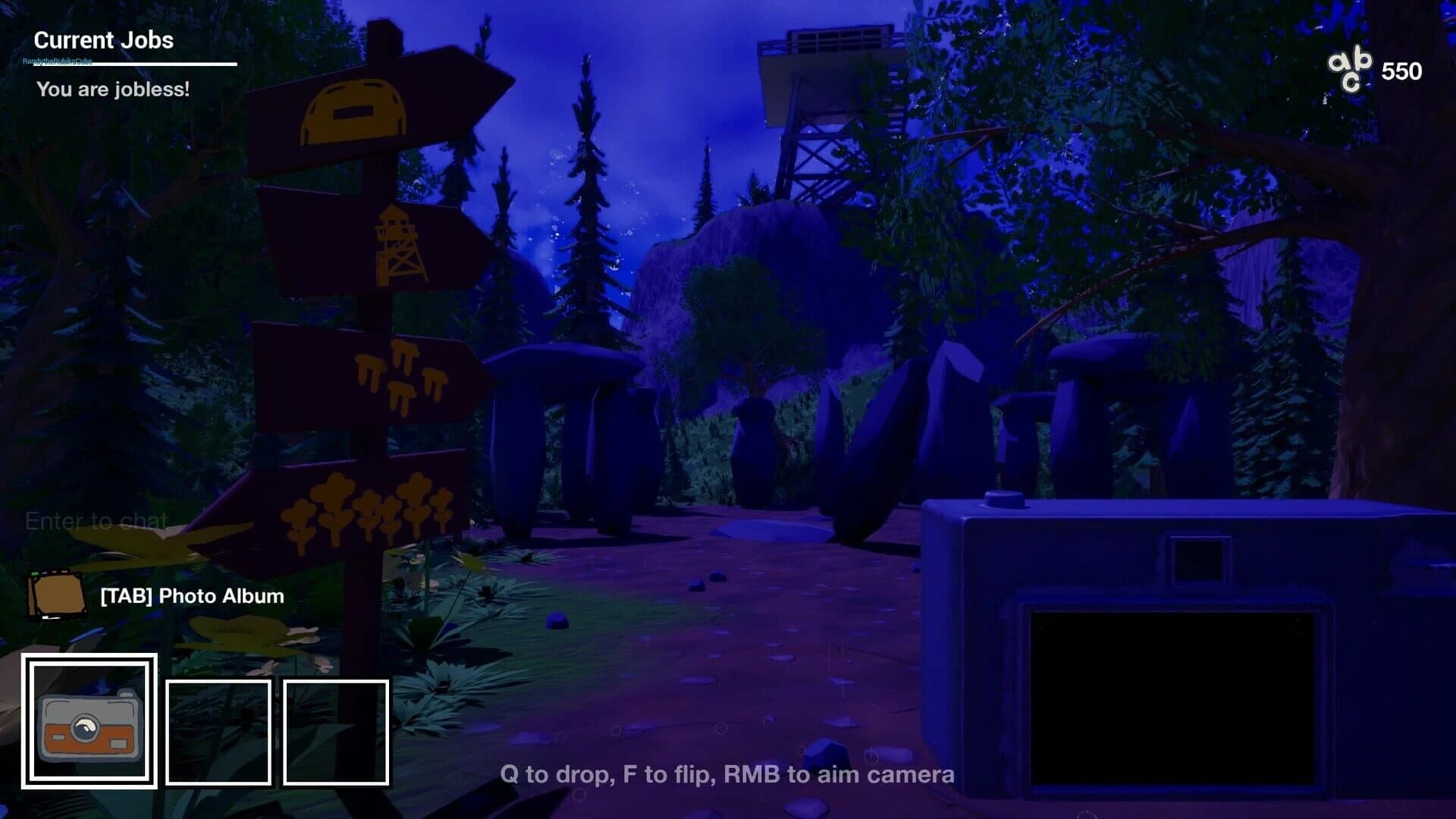Viewport: 1456px width, 819px height.
Task: Click the You are jobless! message
Action: (x=112, y=90)
